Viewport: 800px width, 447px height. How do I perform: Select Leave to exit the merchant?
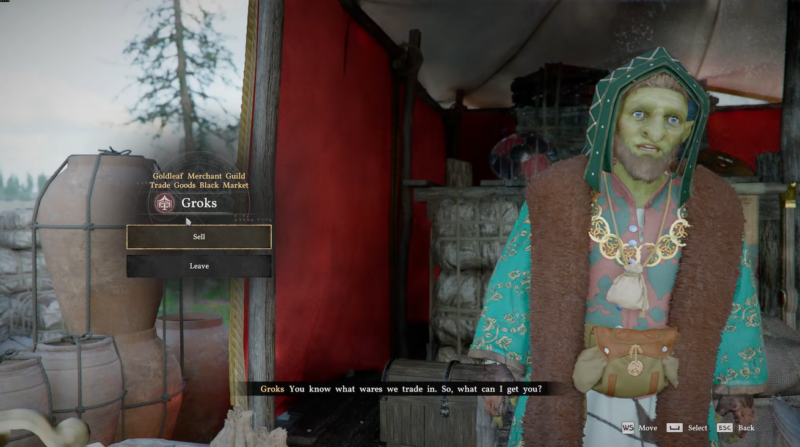tap(198, 266)
